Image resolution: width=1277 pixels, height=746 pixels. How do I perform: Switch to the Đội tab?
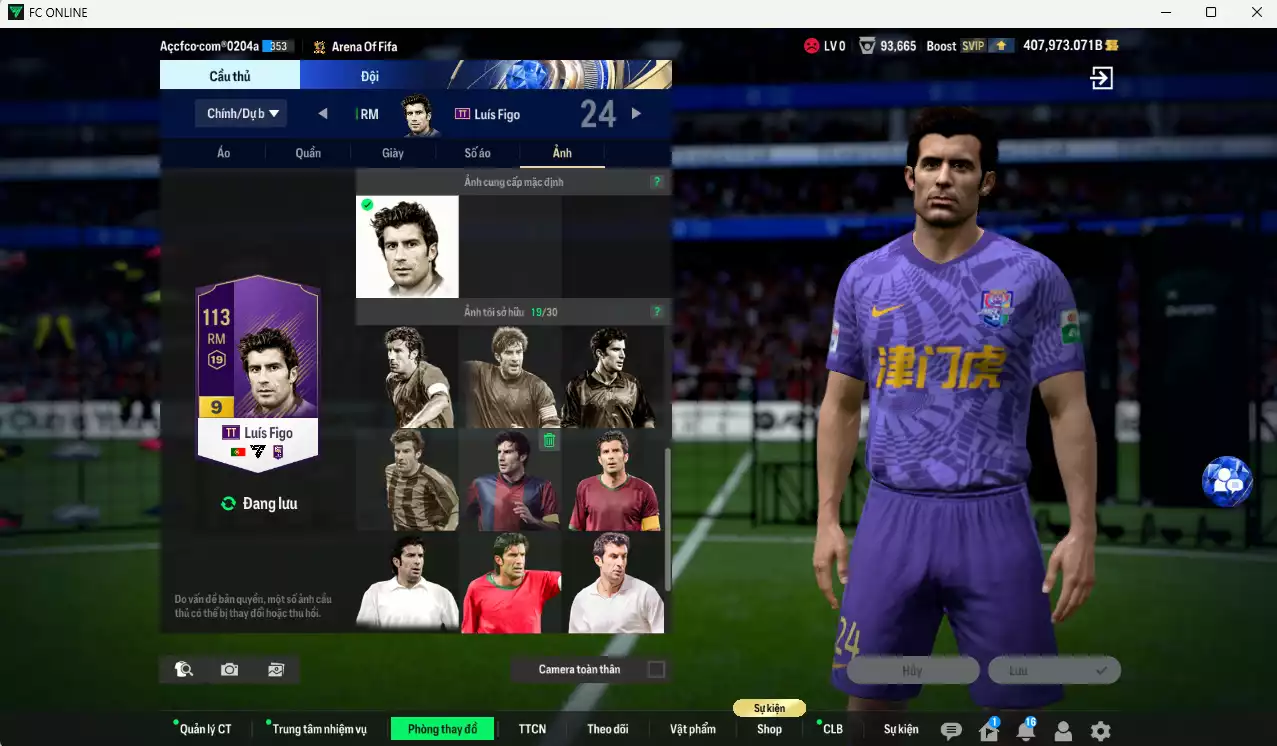(x=369, y=76)
